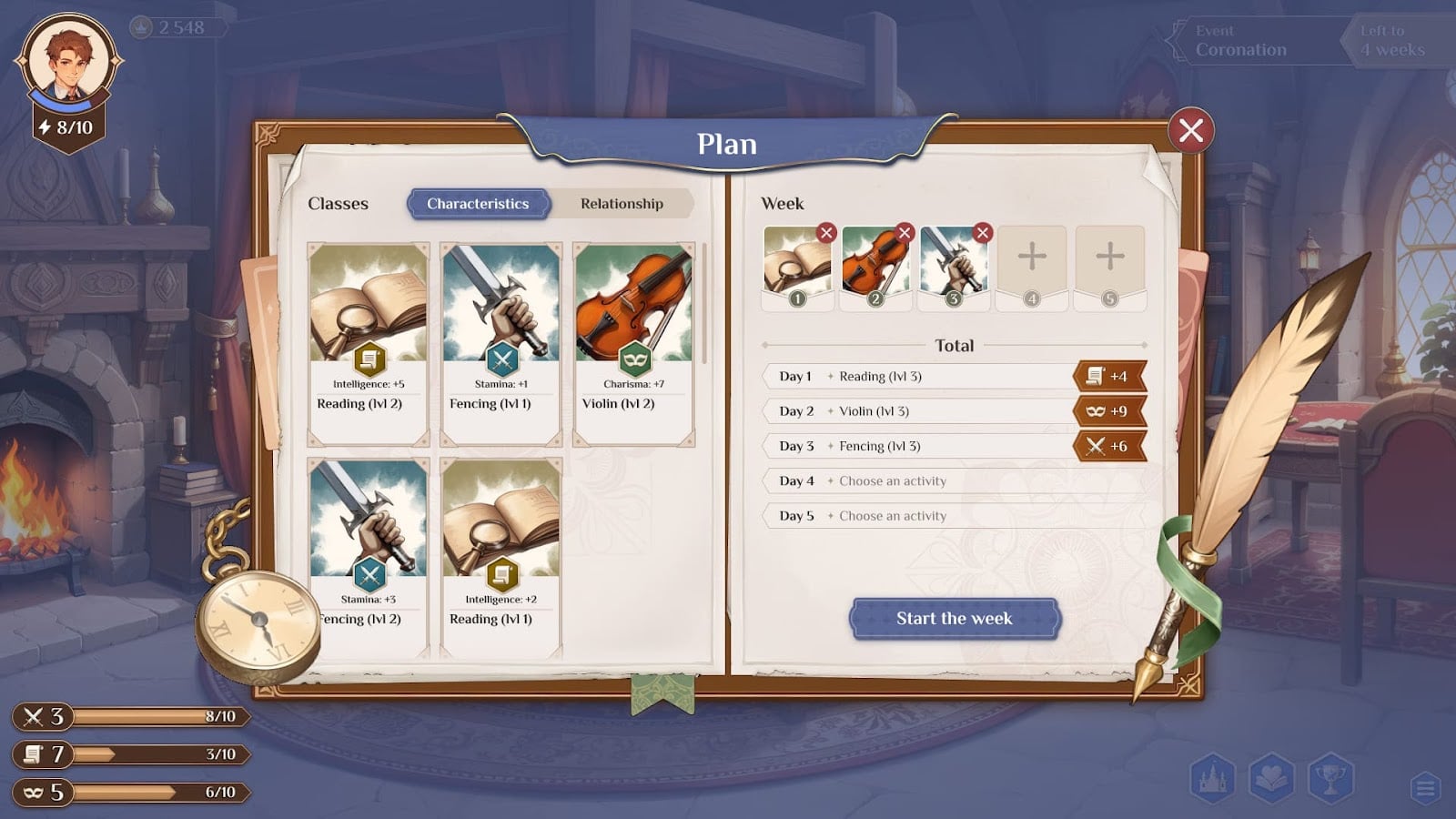This screenshot has height=819, width=1456.
Task: Pick the Fencing (lvl 1) class card
Action: tap(500, 343)
